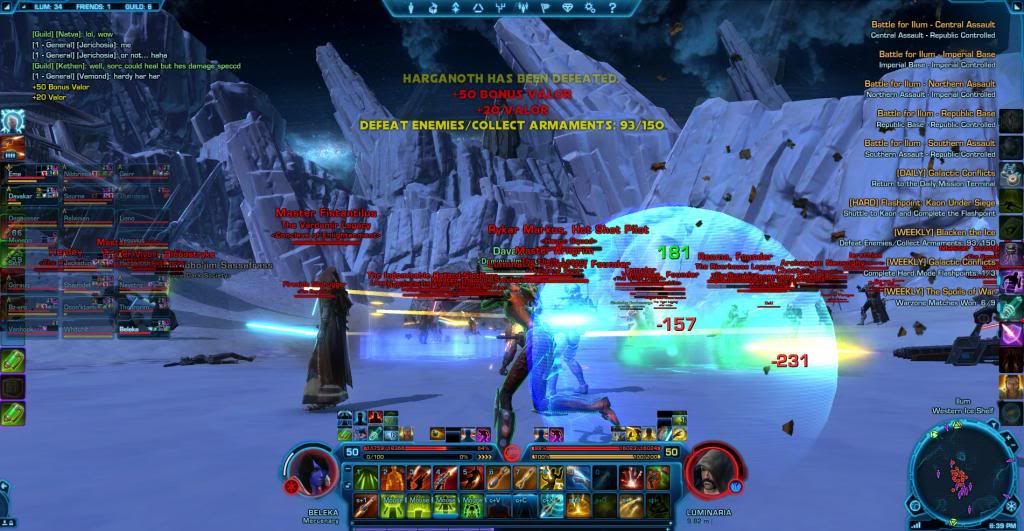1024x531 pixels.
Task: Use the green stim icon below ops frame
Action: click(x=13, y=361)
